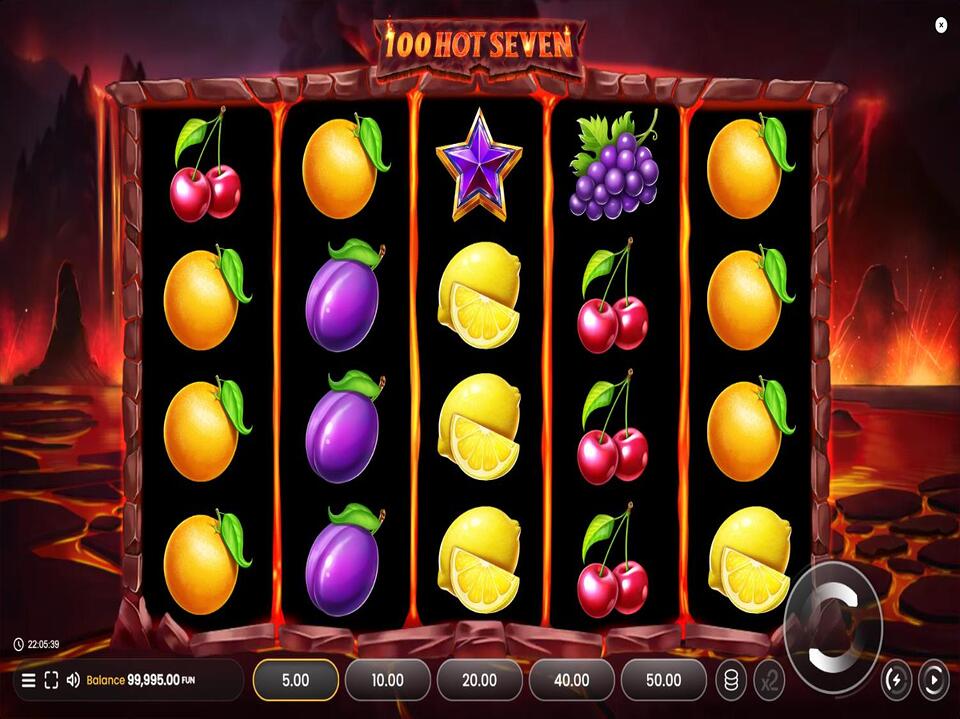Screen dimensions: 960x719
Task: Open the coin stack bet settings
Action: pos(731,680)
